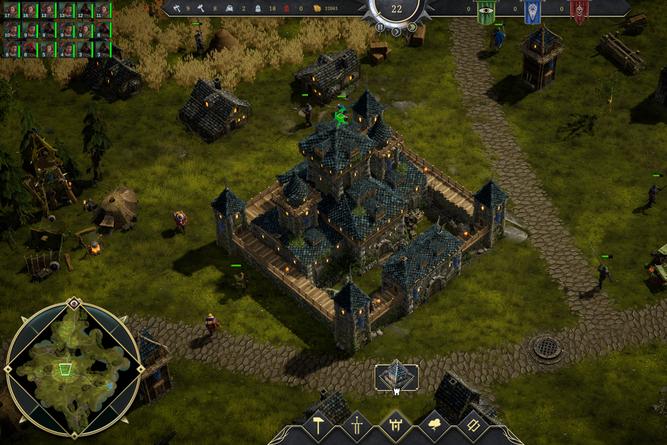Select the sword military category
This screenshot has height=445, width=667.
point(356,426)
